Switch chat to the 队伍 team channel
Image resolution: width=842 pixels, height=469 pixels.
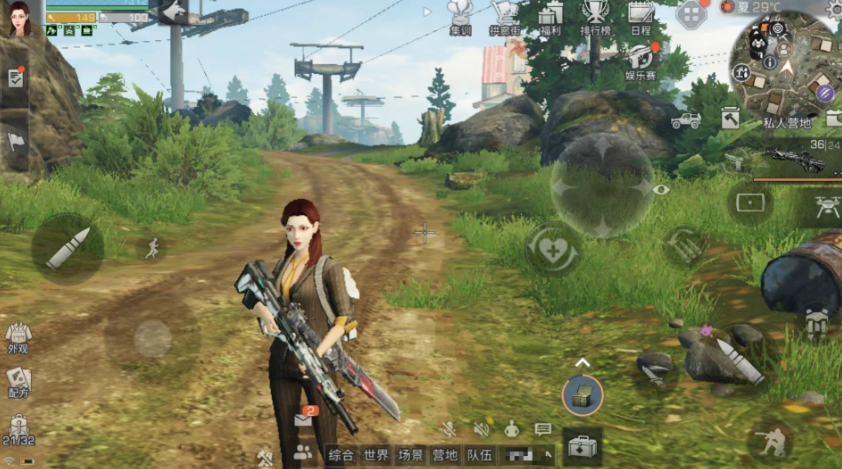tap(479, 455)
